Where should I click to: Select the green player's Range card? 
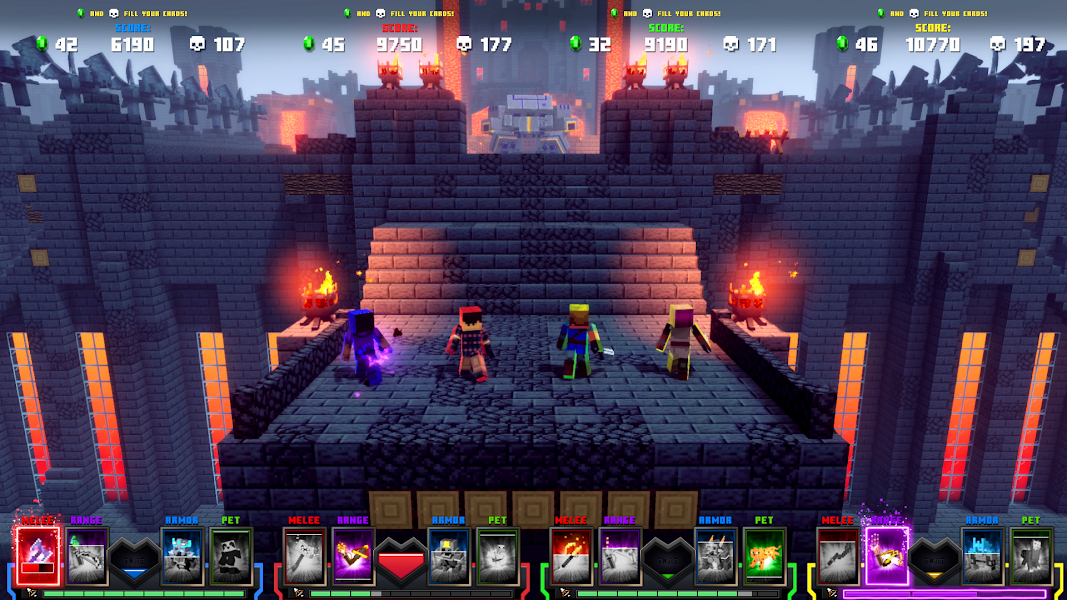[619, 556]
